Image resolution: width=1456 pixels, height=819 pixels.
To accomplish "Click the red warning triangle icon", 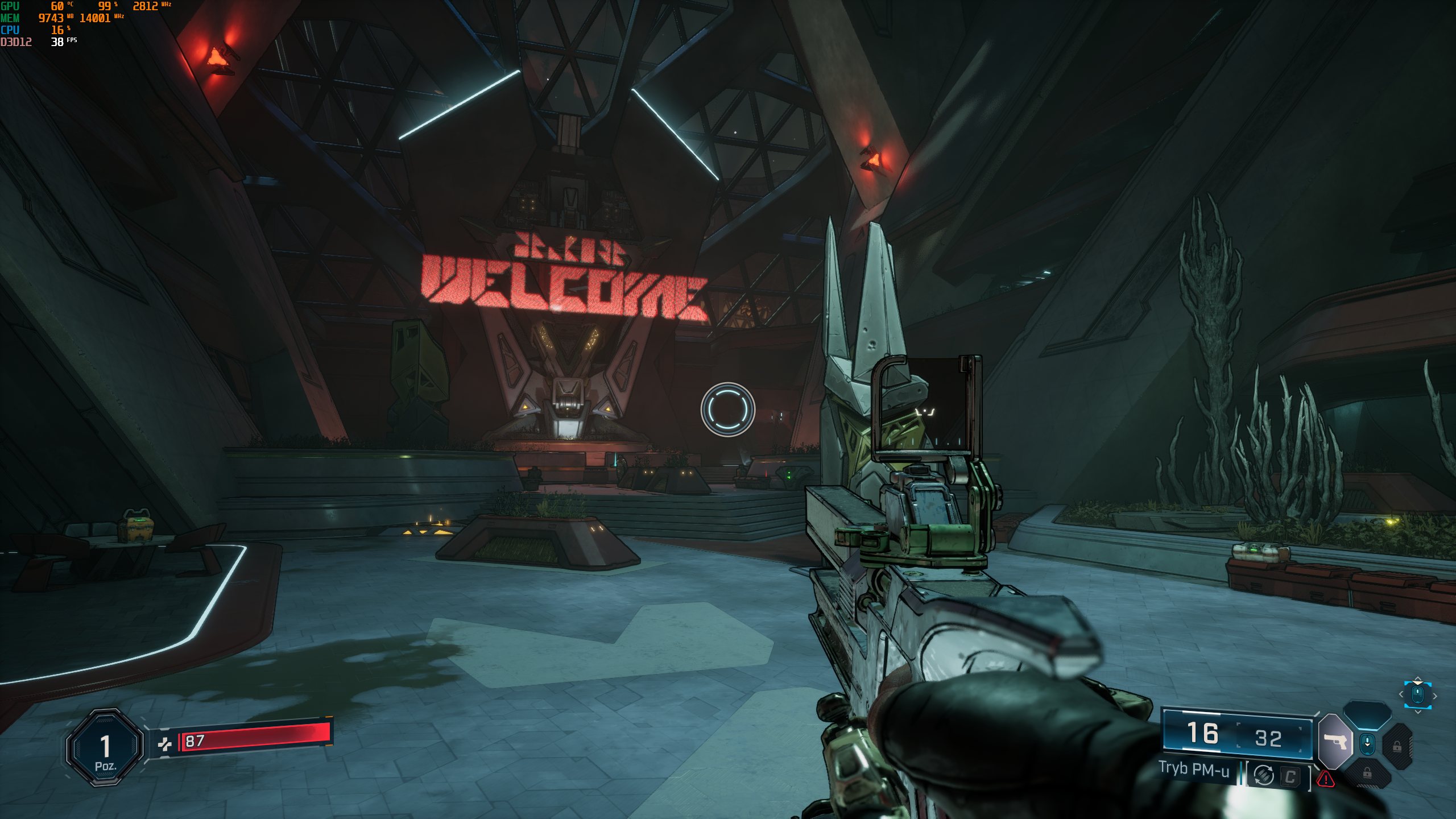I will [1326, 778].
